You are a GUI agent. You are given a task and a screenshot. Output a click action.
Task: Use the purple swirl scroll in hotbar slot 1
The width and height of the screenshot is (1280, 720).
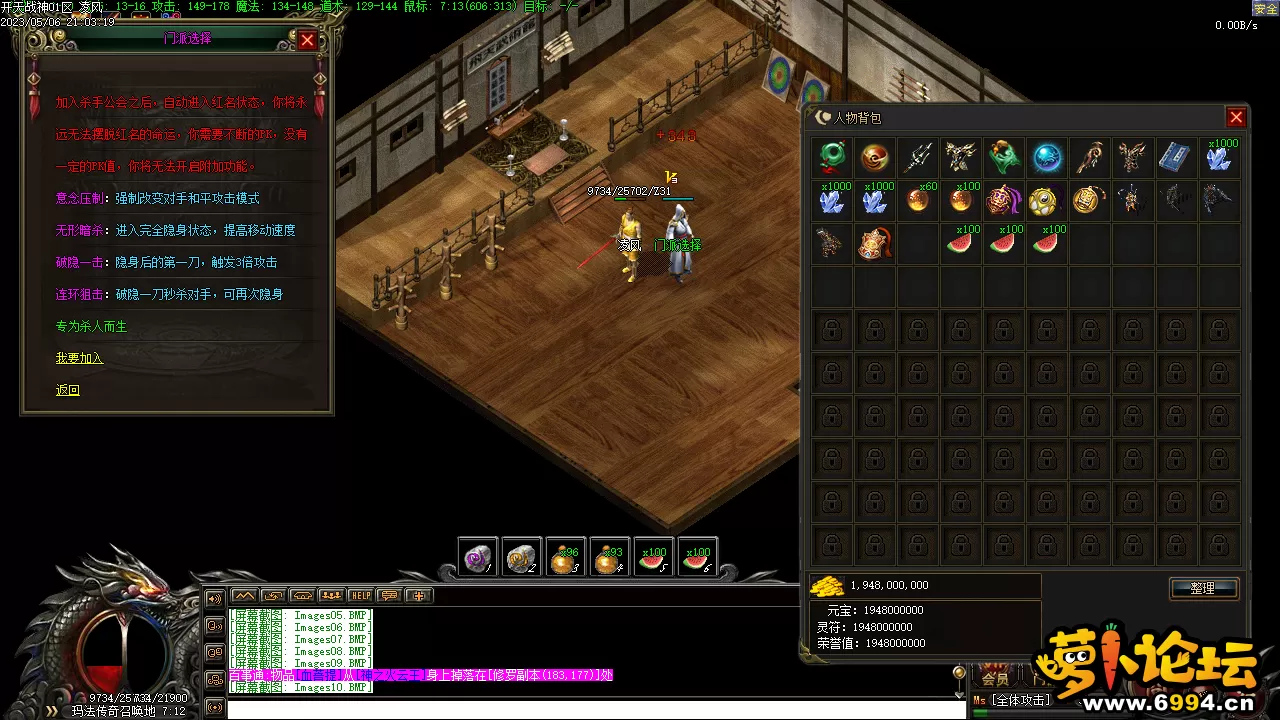coord(477,558)
